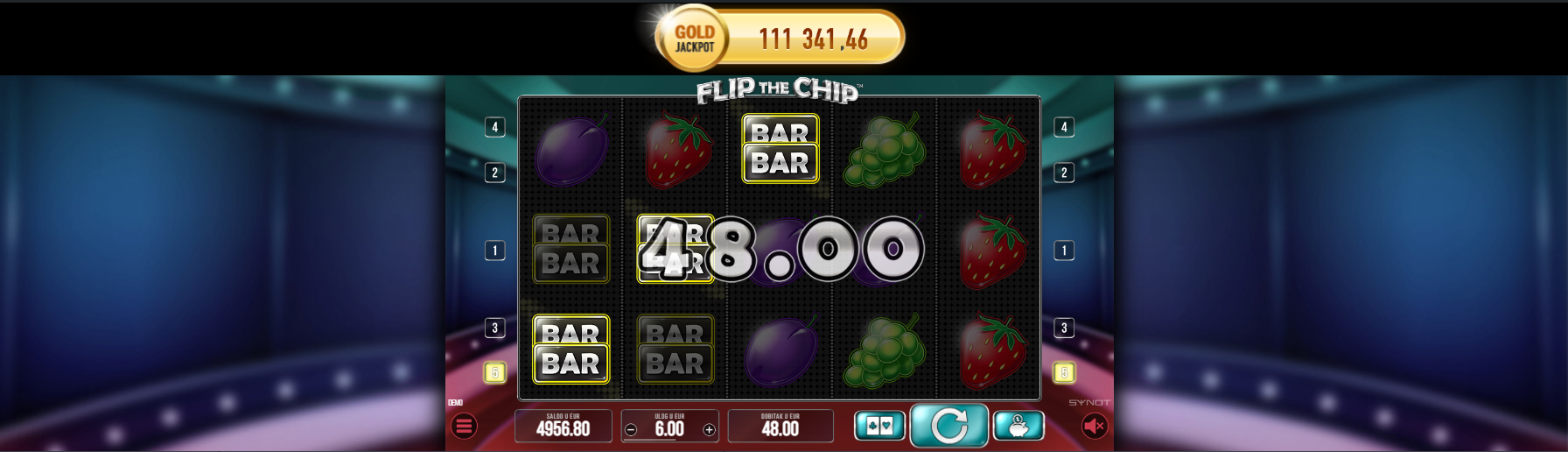Image resolution: width=1568 pixels, height=452 pixels.
Task: Collect winnings with the piggy bank button
Action: (x=1018, y=426)
